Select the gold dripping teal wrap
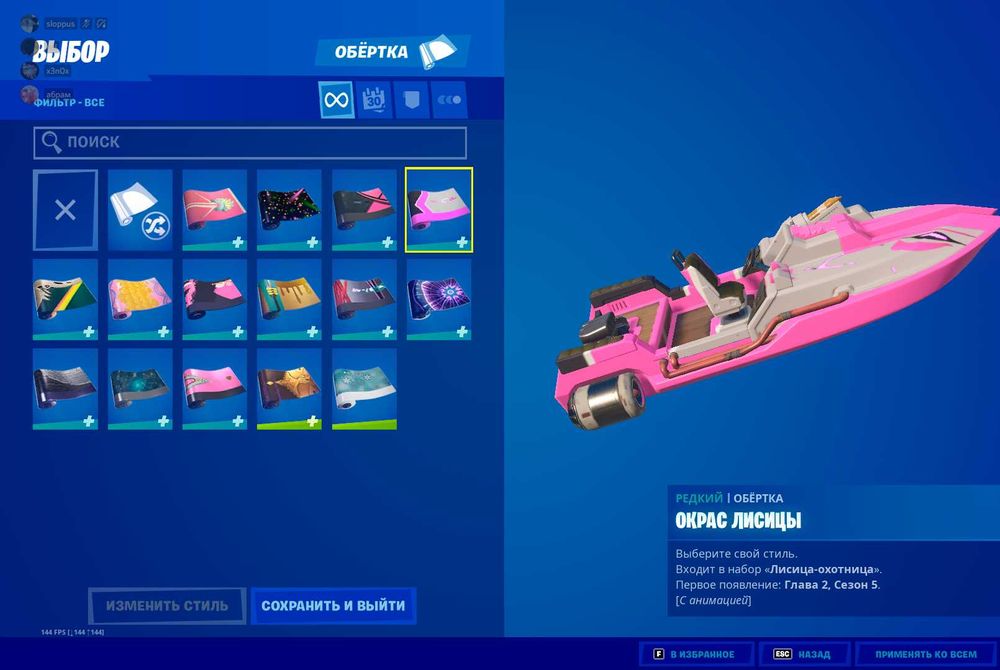The height and width of the screenshot is (670, 1000). (289, 299)
